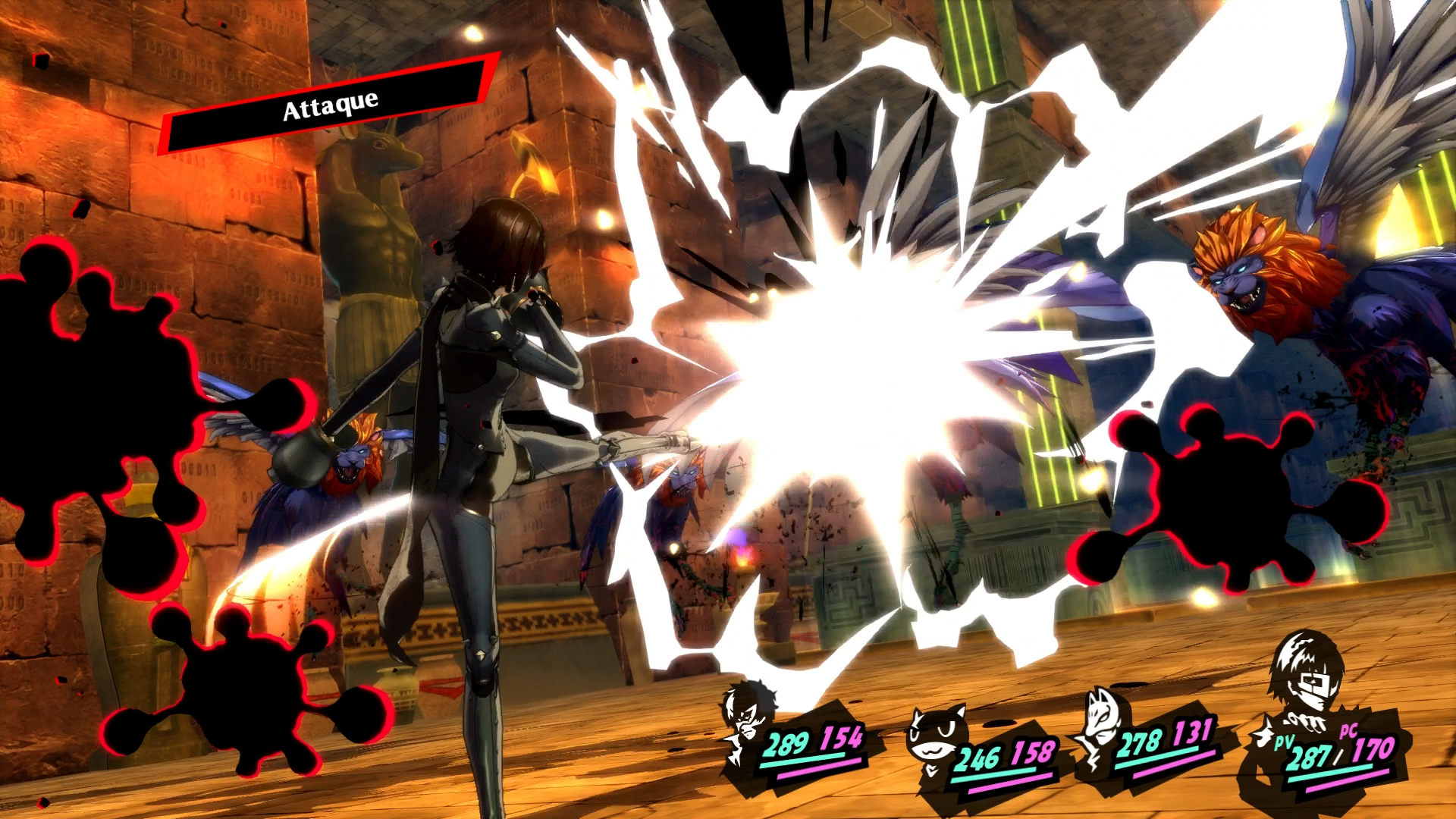Select Joker's masked party portrait
Viewport: 1456px width, 819px height.
[747, 715]
